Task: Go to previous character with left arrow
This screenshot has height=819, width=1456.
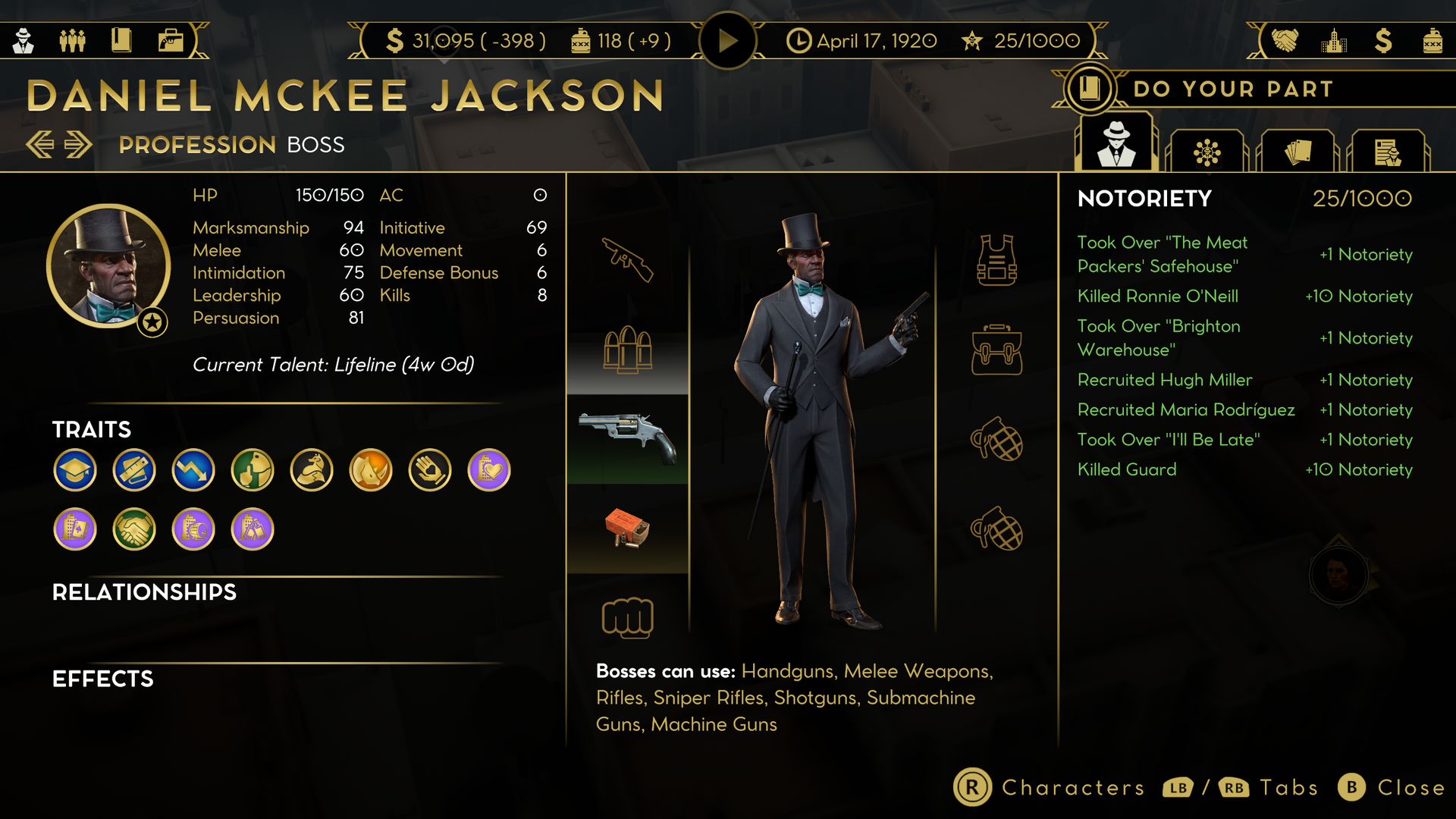Action: tap(40, 144)
